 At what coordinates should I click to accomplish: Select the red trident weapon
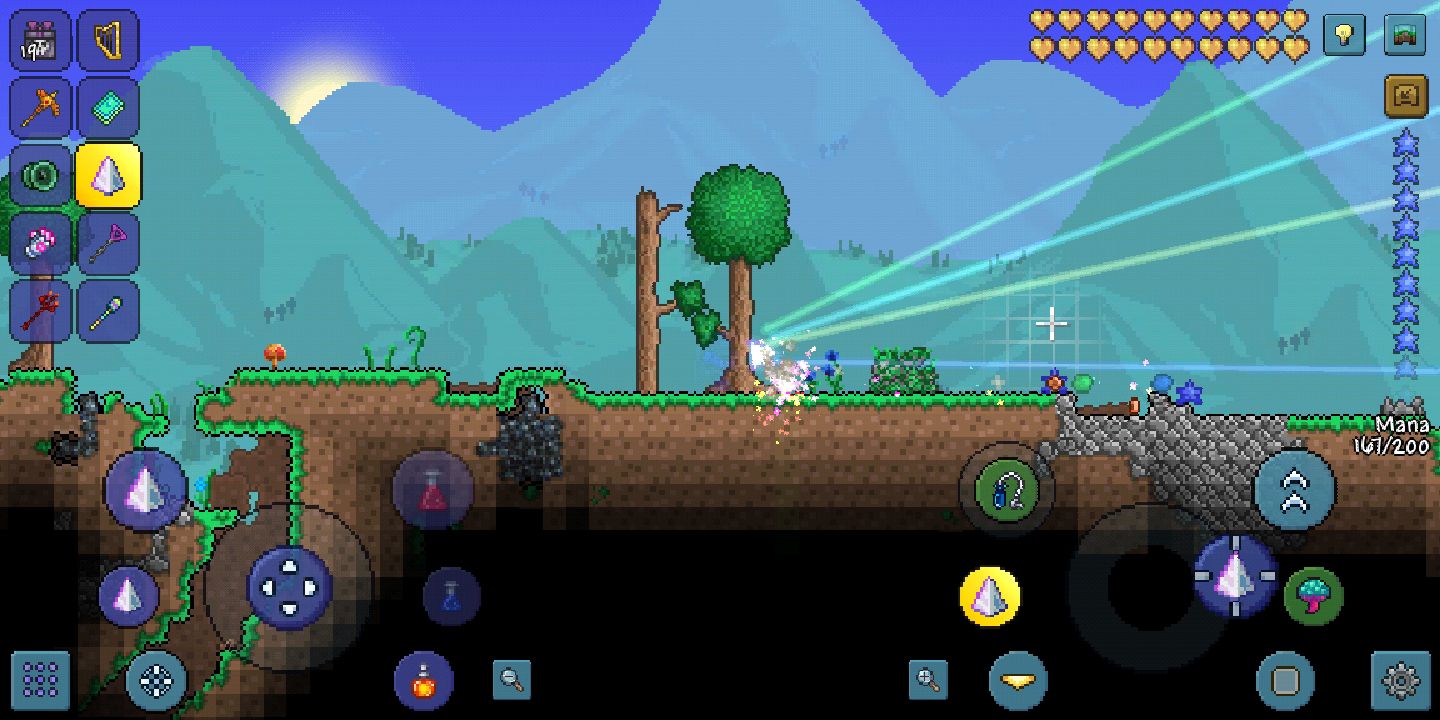pos(40,310)
